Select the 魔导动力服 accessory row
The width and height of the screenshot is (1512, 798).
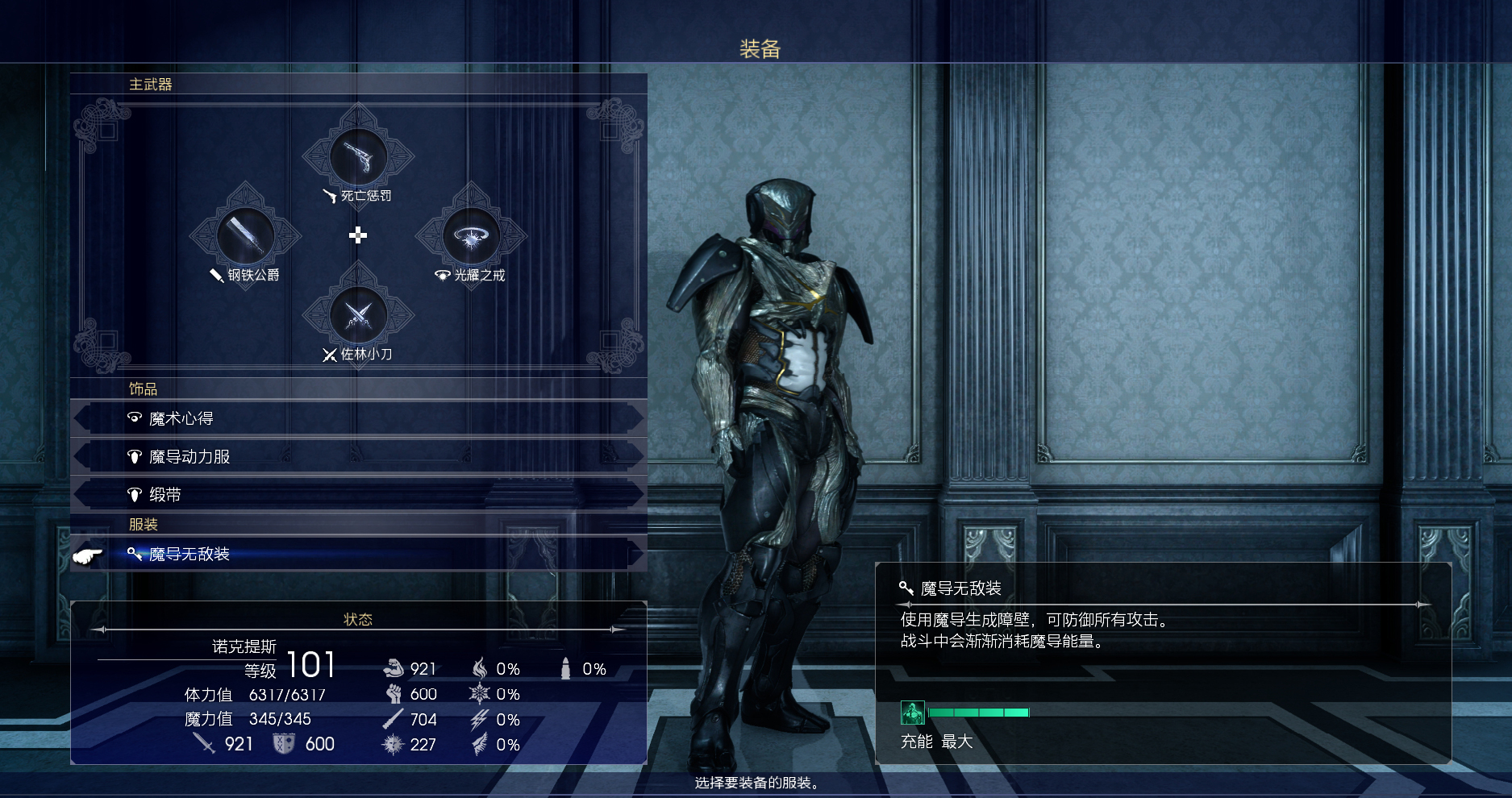coord(358,456)
